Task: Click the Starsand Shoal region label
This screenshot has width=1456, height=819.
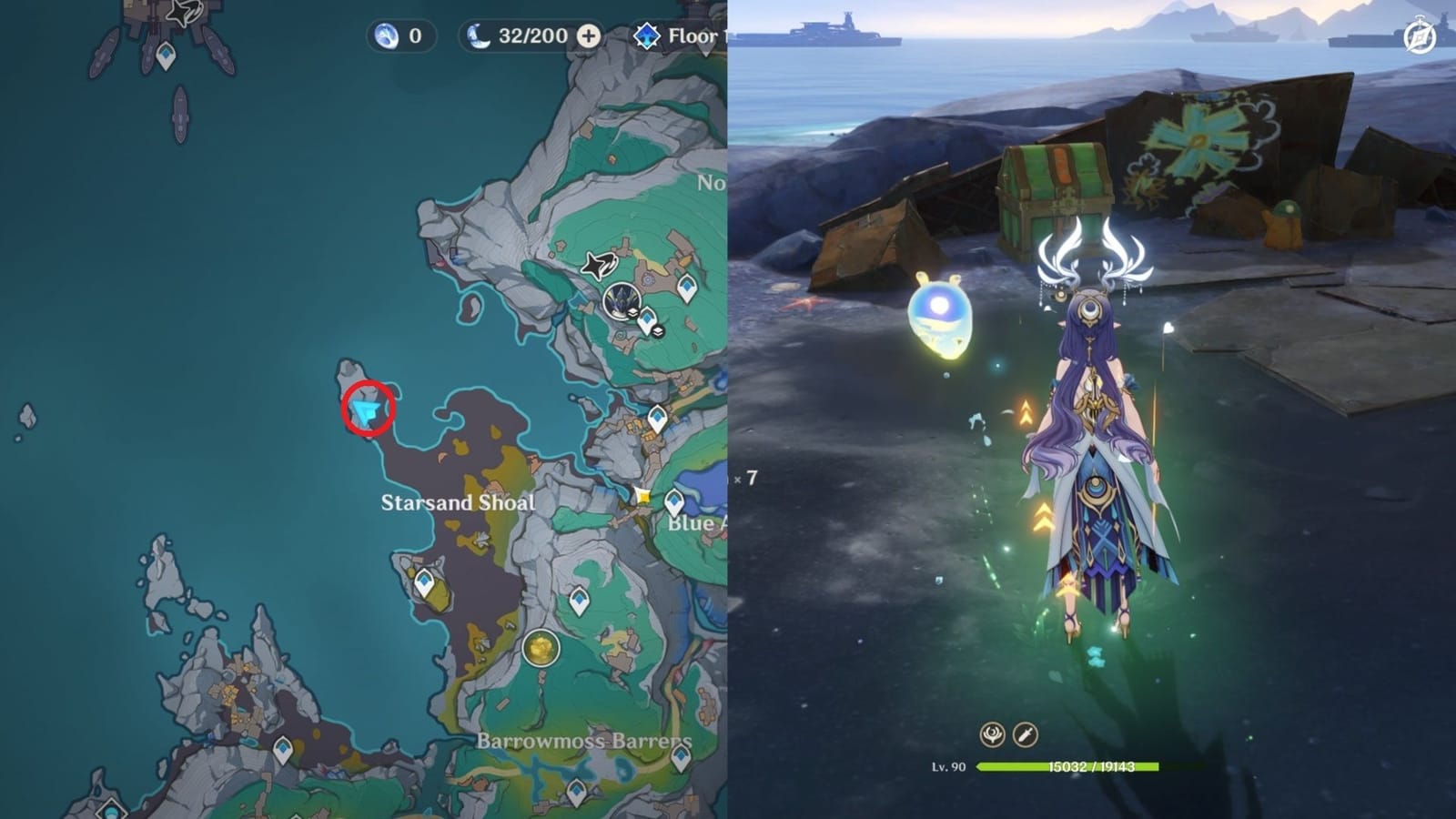Action: (x=460, y=500)
